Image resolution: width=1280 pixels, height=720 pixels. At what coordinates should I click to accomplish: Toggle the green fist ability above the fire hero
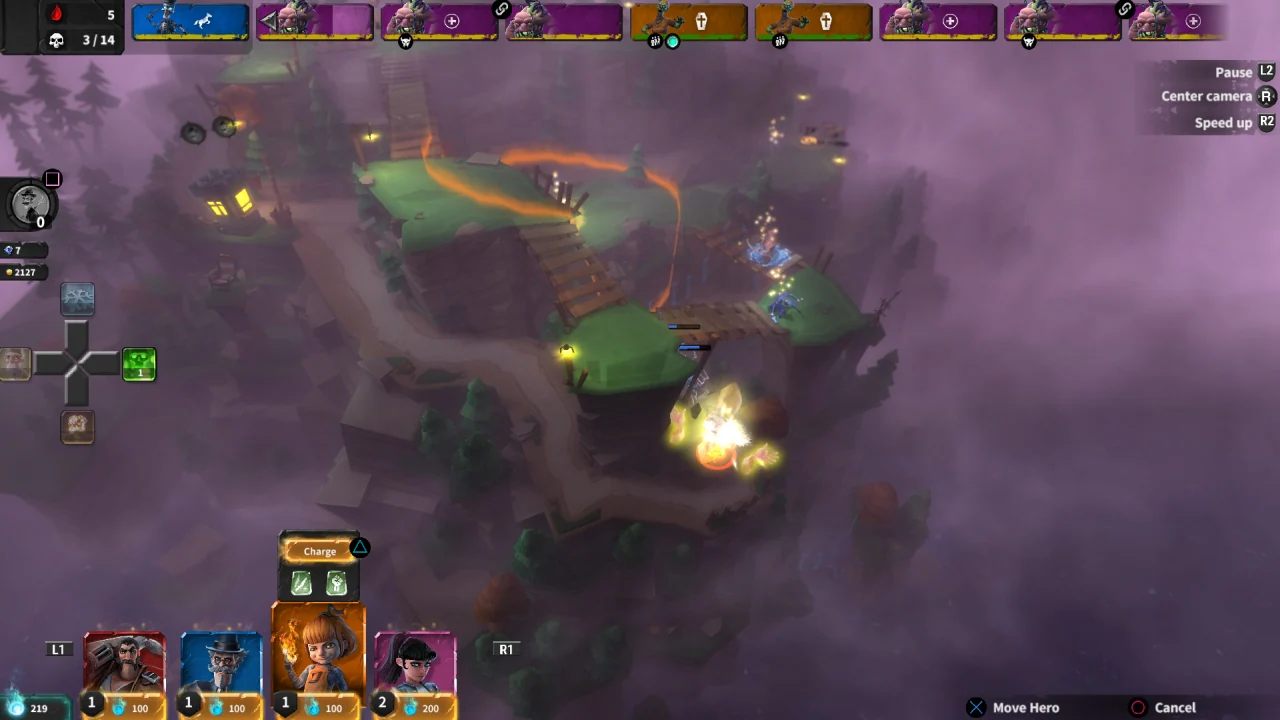[336, 584]
